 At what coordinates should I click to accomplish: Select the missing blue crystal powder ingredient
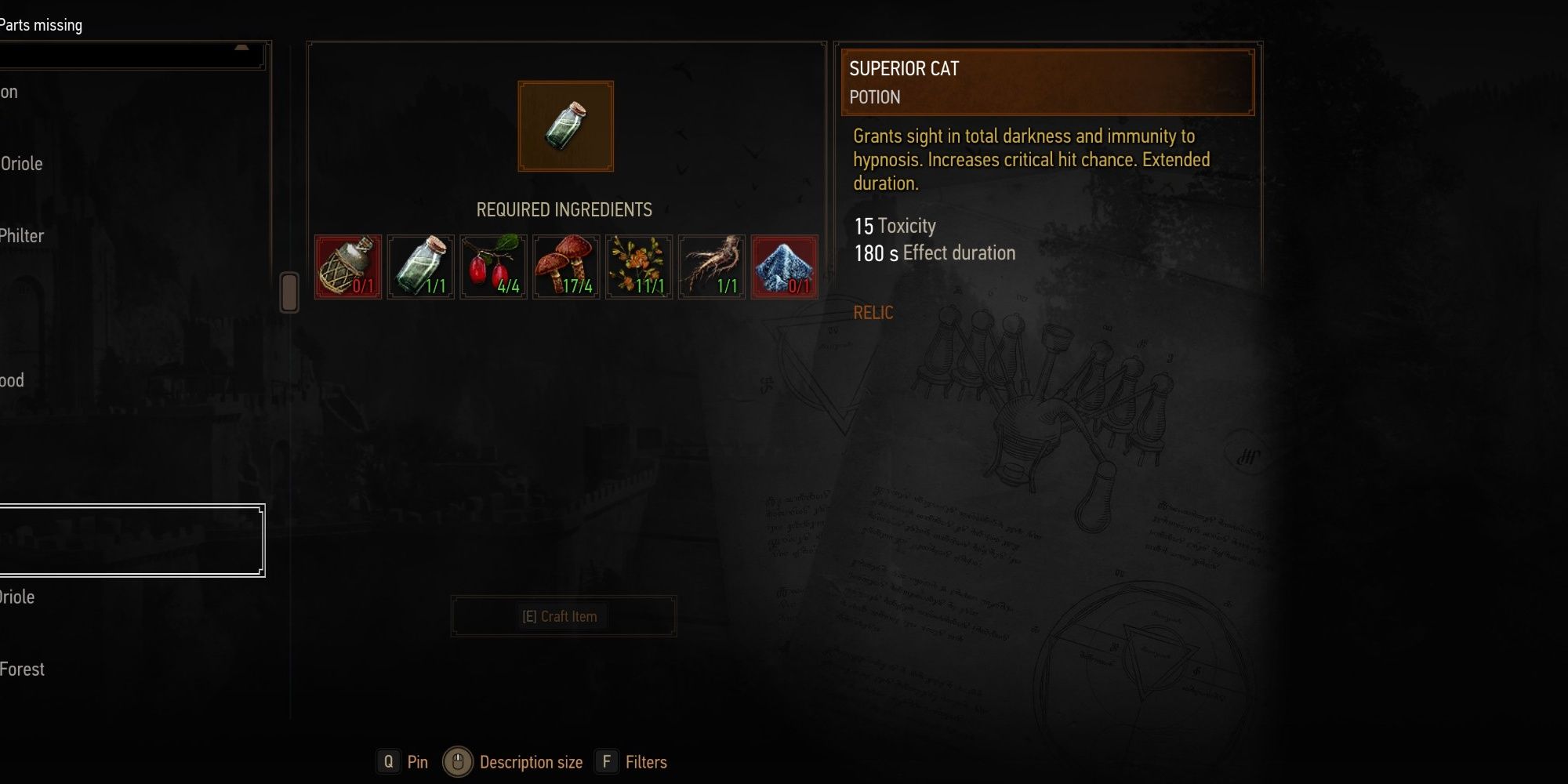[x=783, y=267]
